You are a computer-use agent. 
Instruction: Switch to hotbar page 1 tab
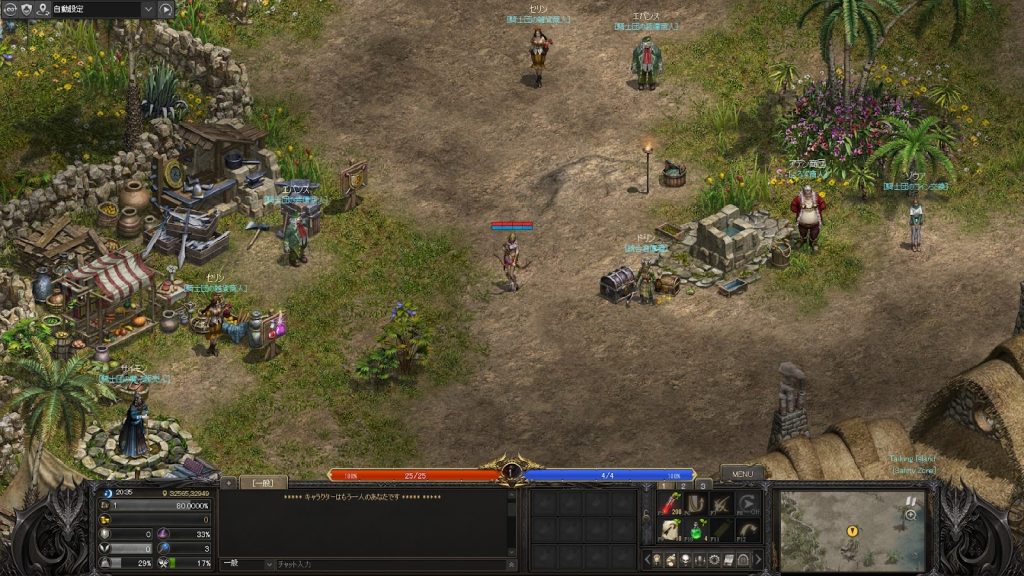point(661,485)
